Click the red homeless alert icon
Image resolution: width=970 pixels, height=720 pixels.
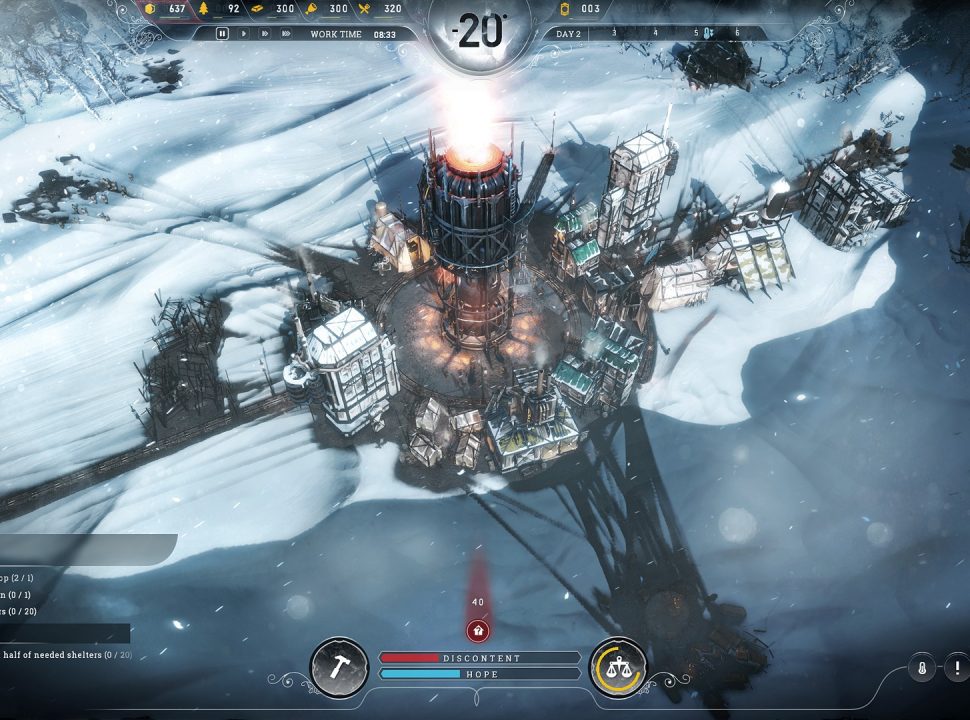pyautogui.click(x=478, y=630)
